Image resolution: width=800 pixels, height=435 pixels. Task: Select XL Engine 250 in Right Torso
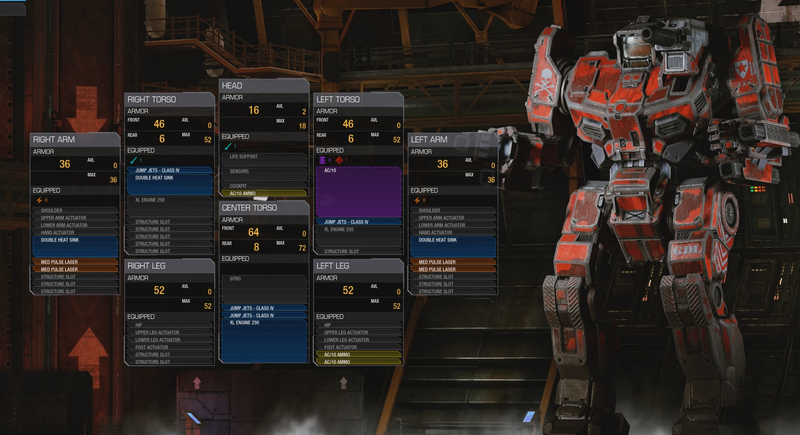click(x=168, y=201)
